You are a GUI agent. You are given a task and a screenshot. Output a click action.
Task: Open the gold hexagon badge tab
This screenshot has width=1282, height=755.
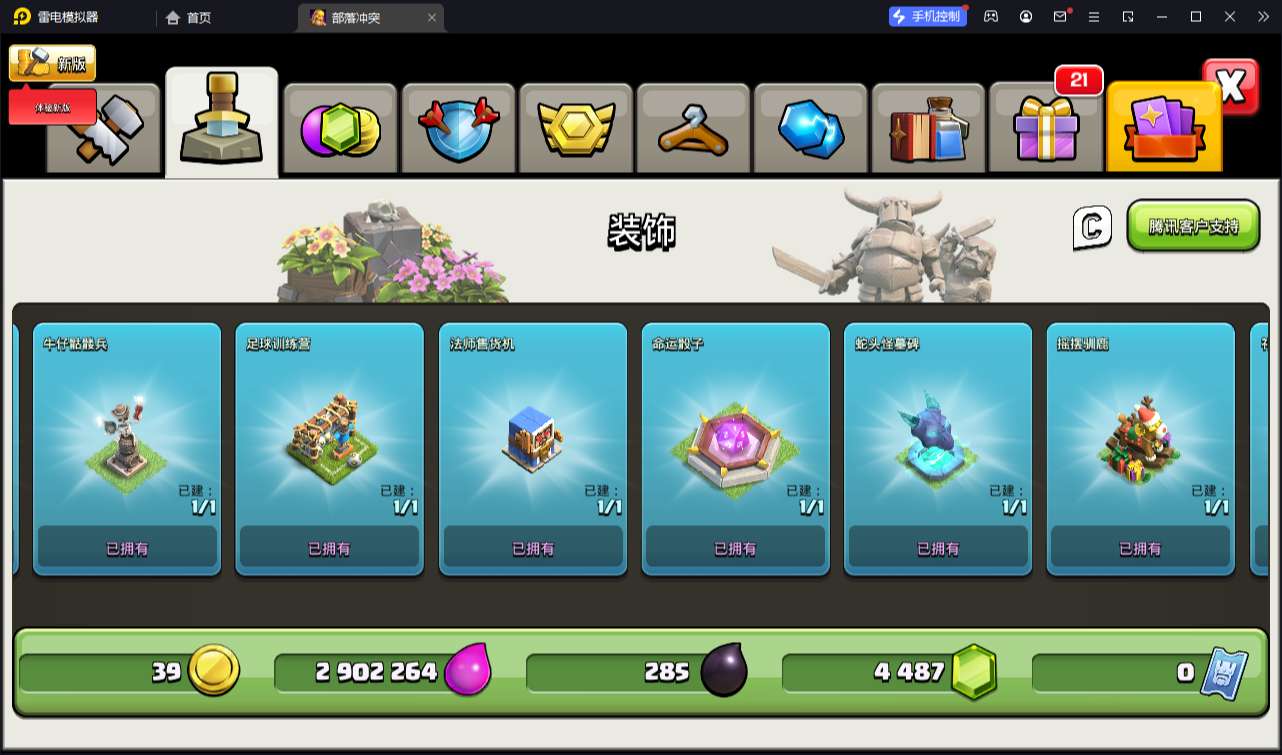pos(575,129)
